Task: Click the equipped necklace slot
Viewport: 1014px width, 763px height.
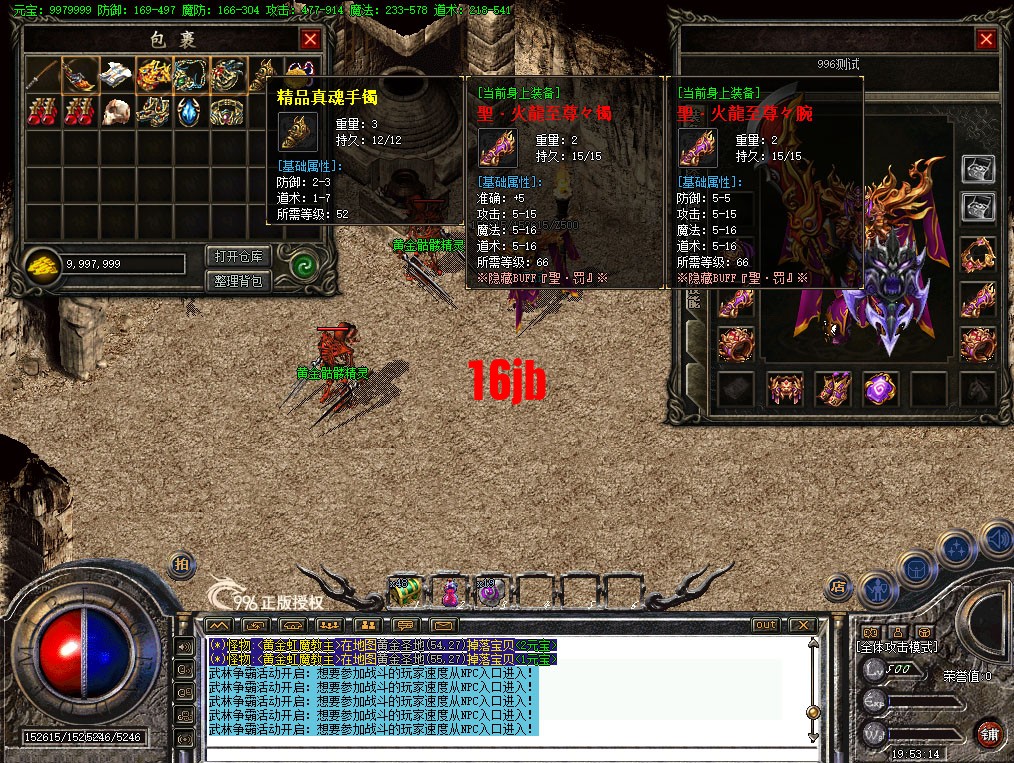Action: 977,255
